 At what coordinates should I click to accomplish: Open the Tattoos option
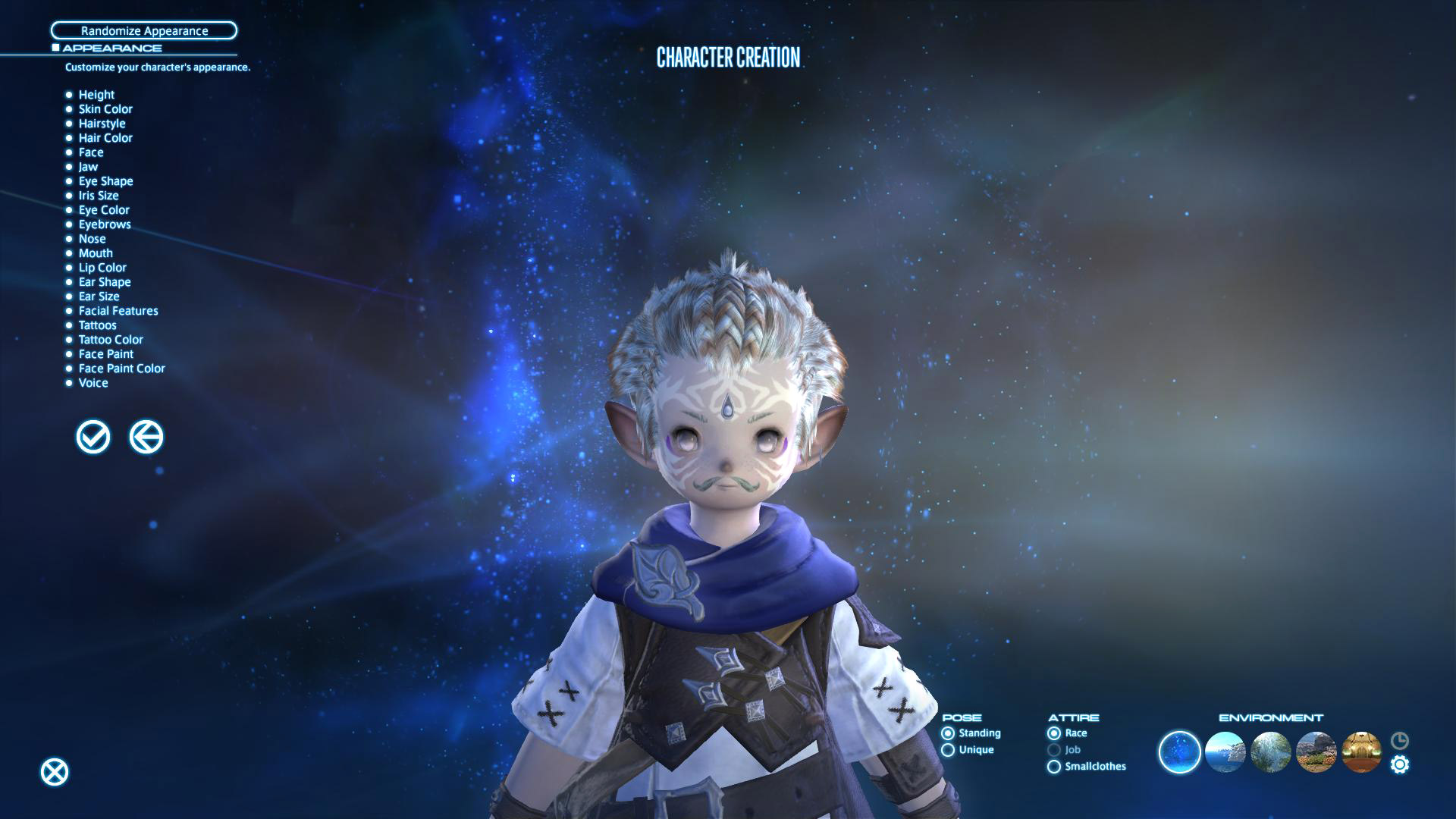click(97, 325)
